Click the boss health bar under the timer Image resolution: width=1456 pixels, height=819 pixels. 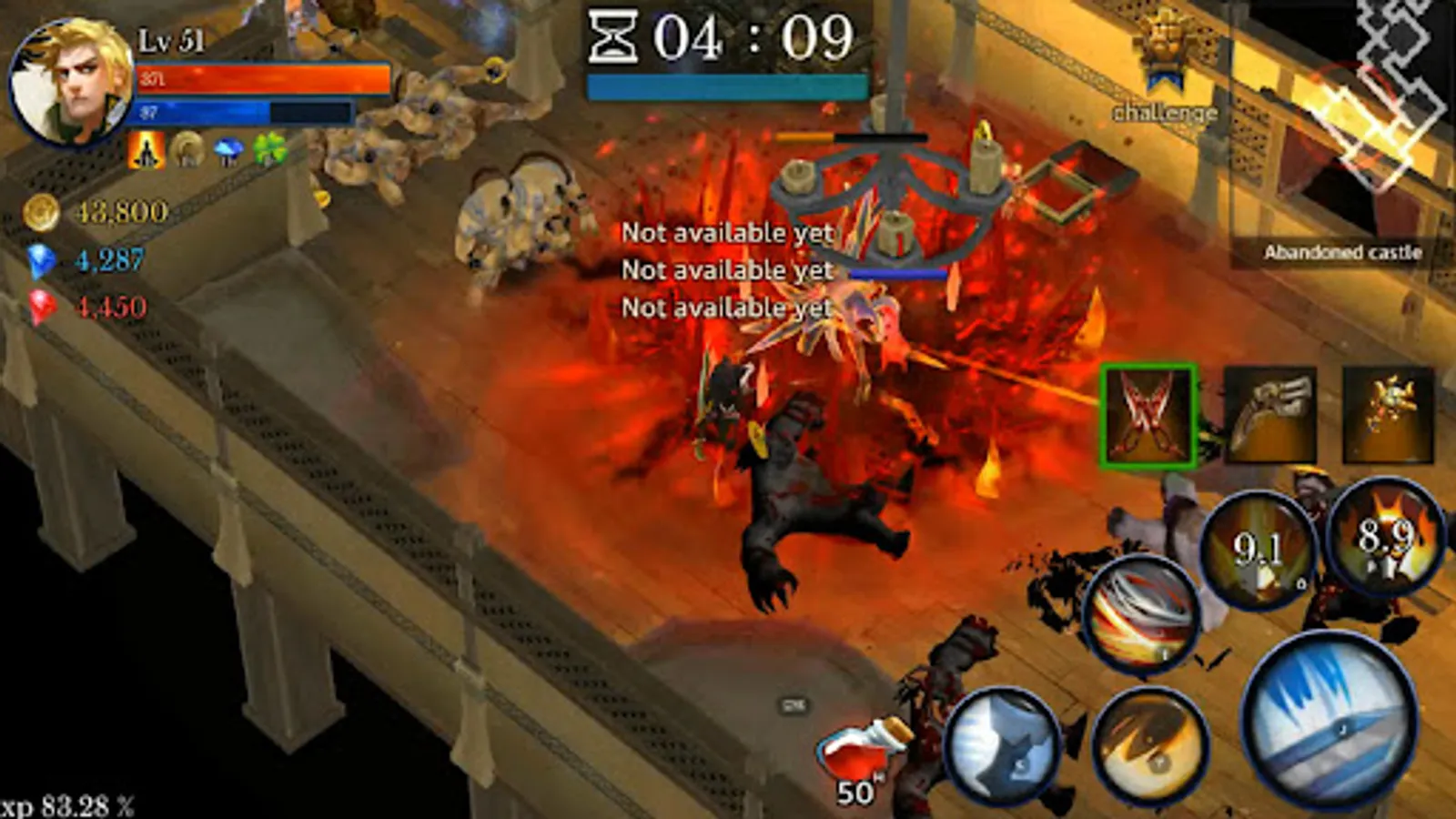click(728, 87)
